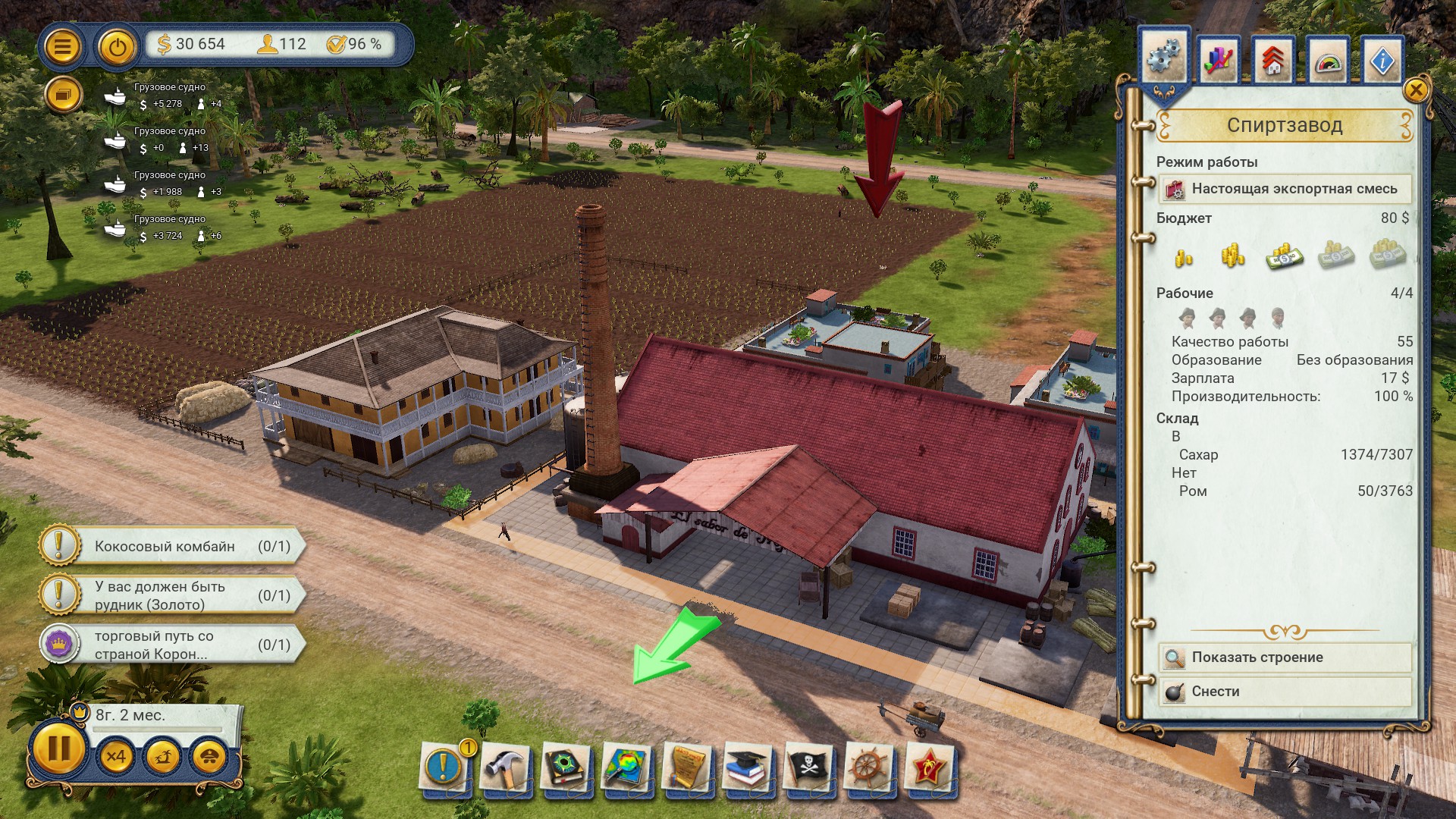The image size is (1456, 819).
Task: Open the main menu hamburger button
Action: click(62, 47)
